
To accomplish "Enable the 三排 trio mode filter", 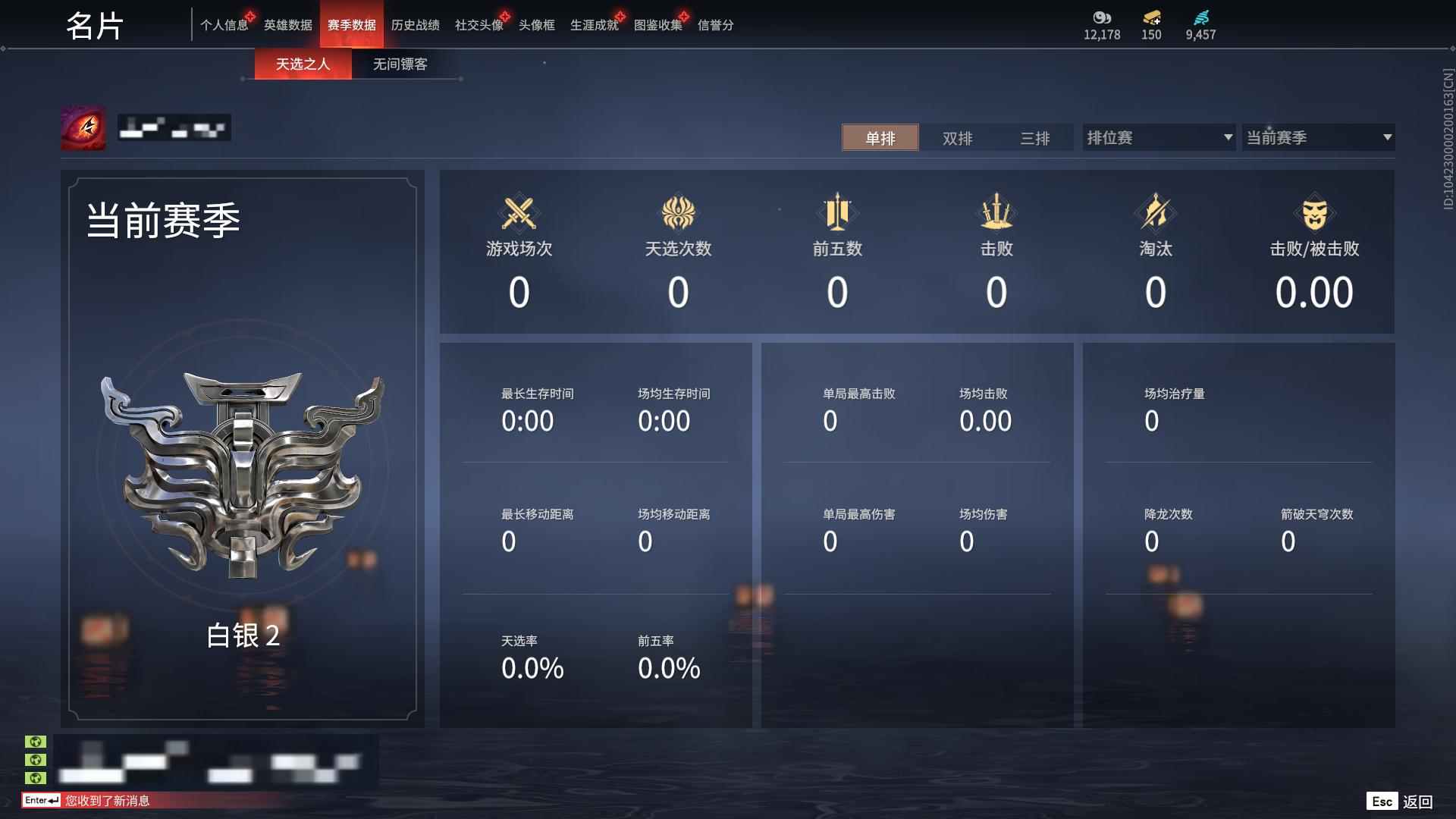I will click(x=1037, y=138).
